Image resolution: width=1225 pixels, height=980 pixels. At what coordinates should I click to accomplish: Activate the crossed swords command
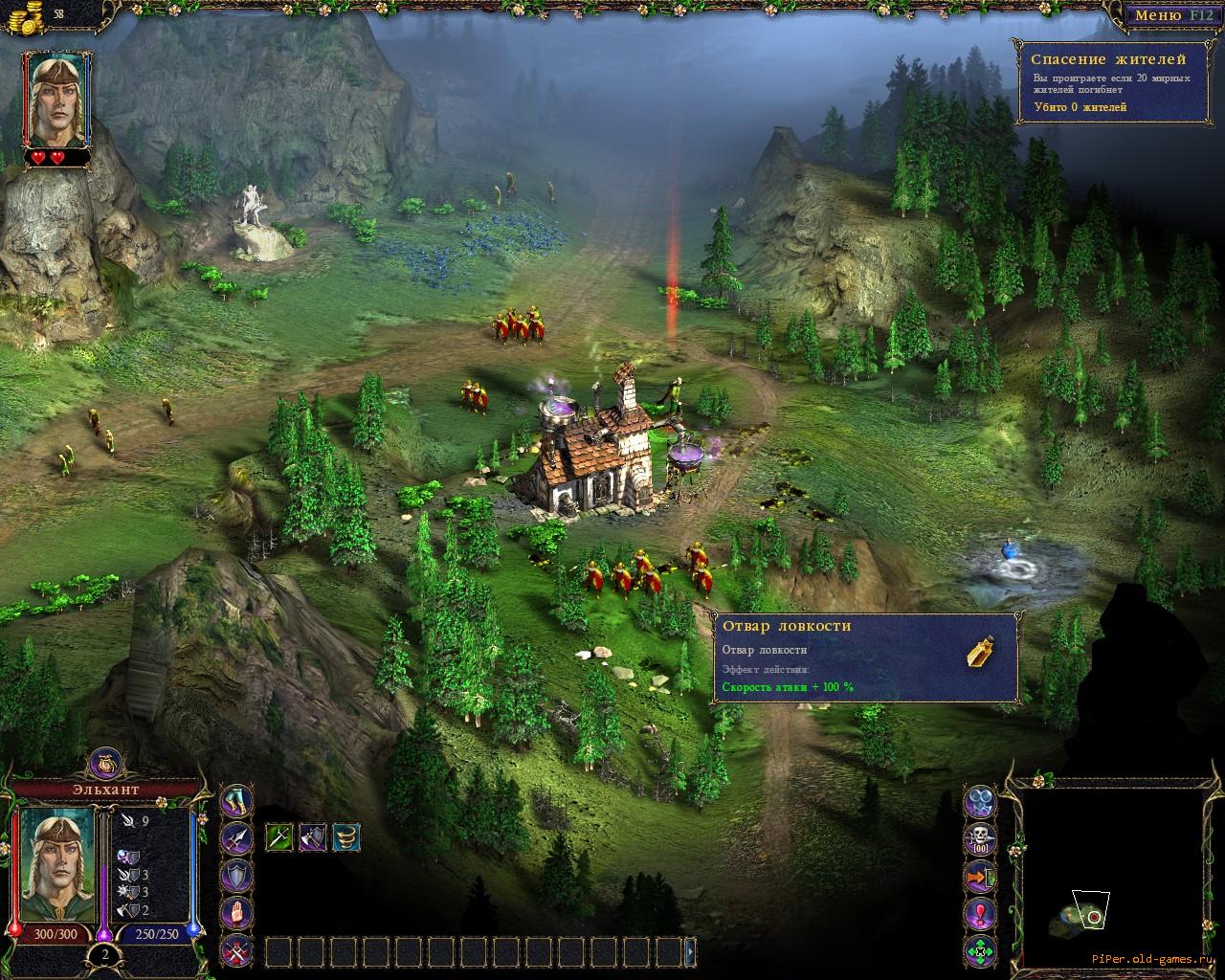pyautogui.click(x=236, y=950)
